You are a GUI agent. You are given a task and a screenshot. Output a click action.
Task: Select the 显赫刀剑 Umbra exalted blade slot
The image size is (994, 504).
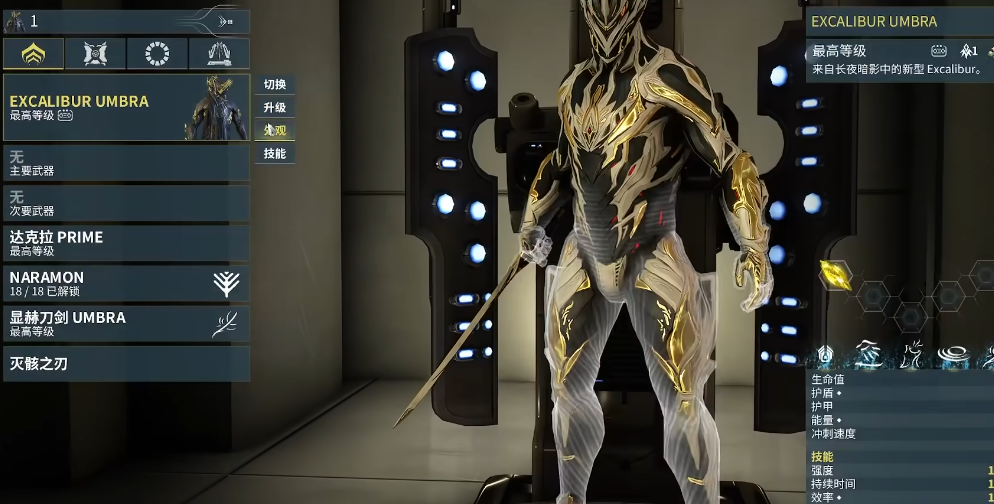point(126,323)
